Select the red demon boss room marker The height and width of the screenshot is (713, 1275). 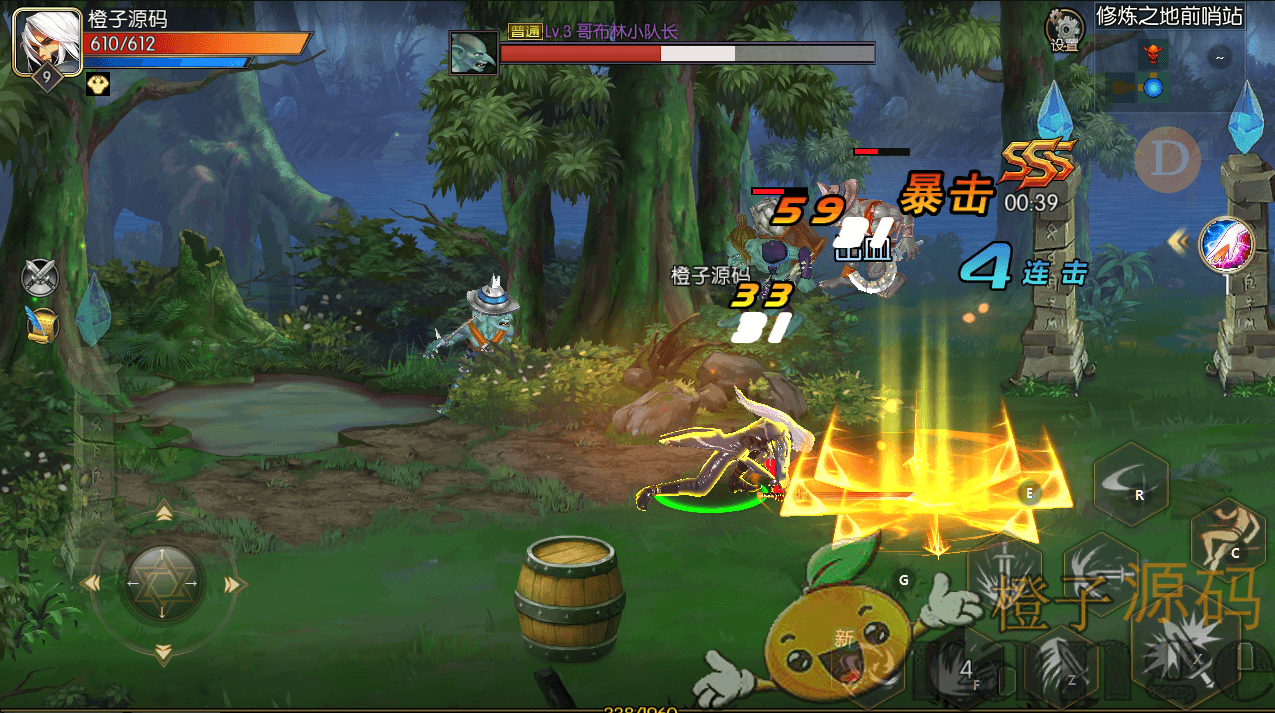click(x=1153, y=50)
